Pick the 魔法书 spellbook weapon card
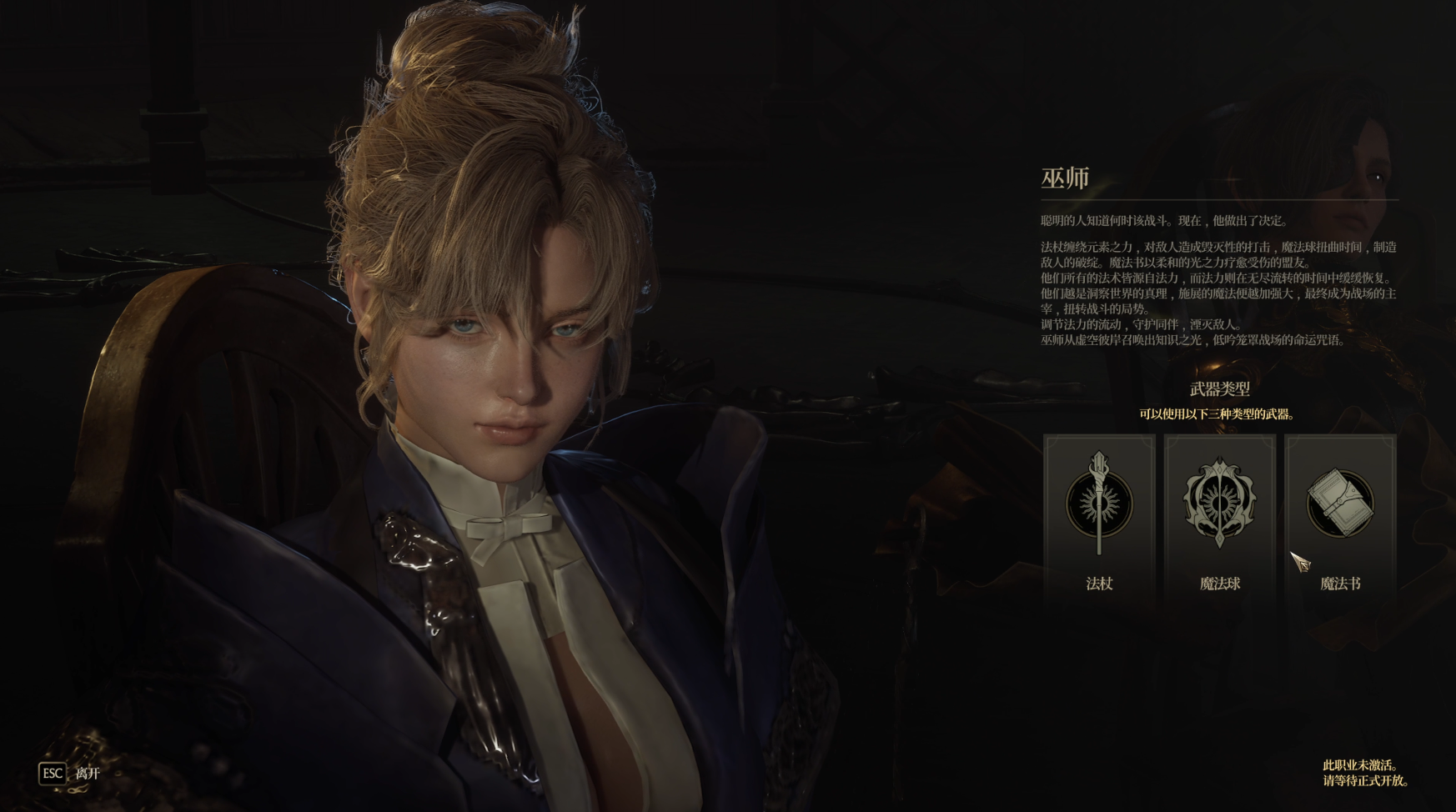This screenshot has height=812, width=1456. pos(1339,517)
